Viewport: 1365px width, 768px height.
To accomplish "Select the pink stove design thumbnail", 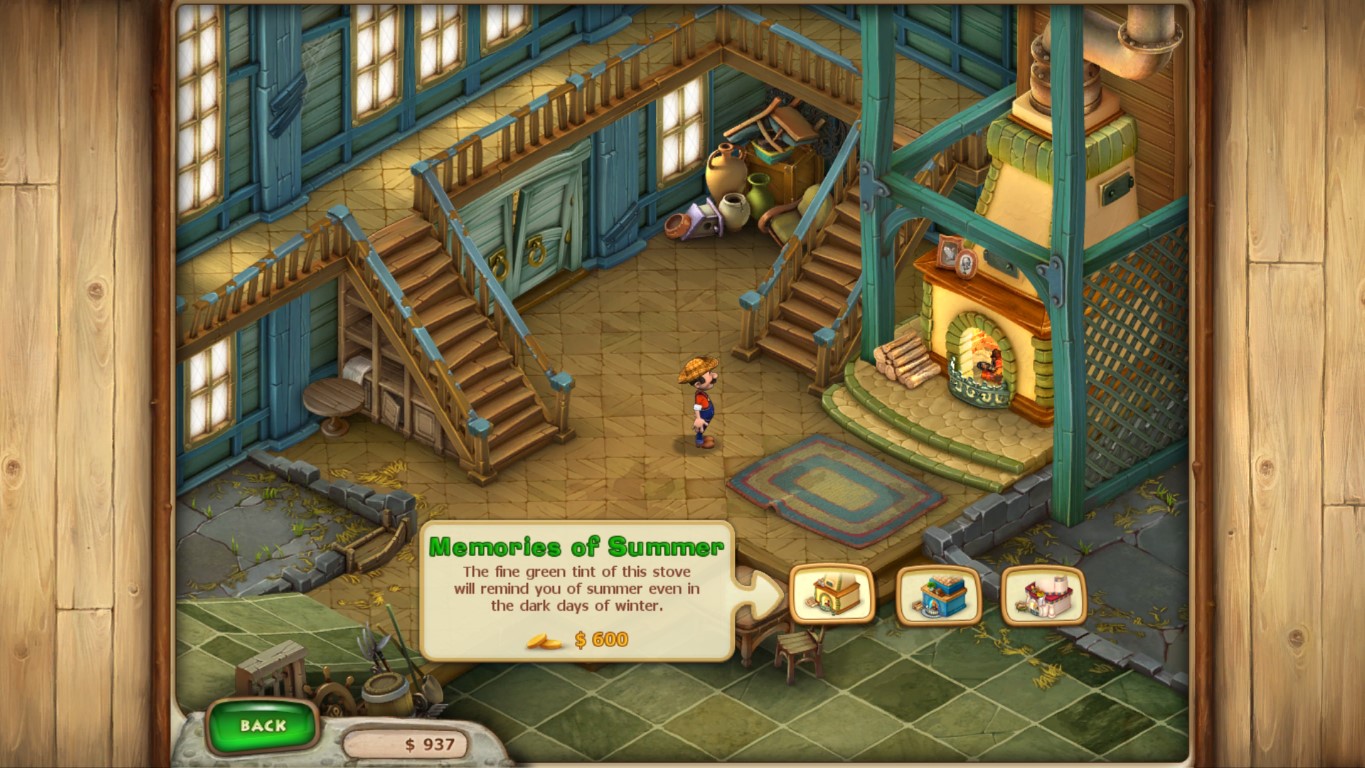I will coord(1044,595).
